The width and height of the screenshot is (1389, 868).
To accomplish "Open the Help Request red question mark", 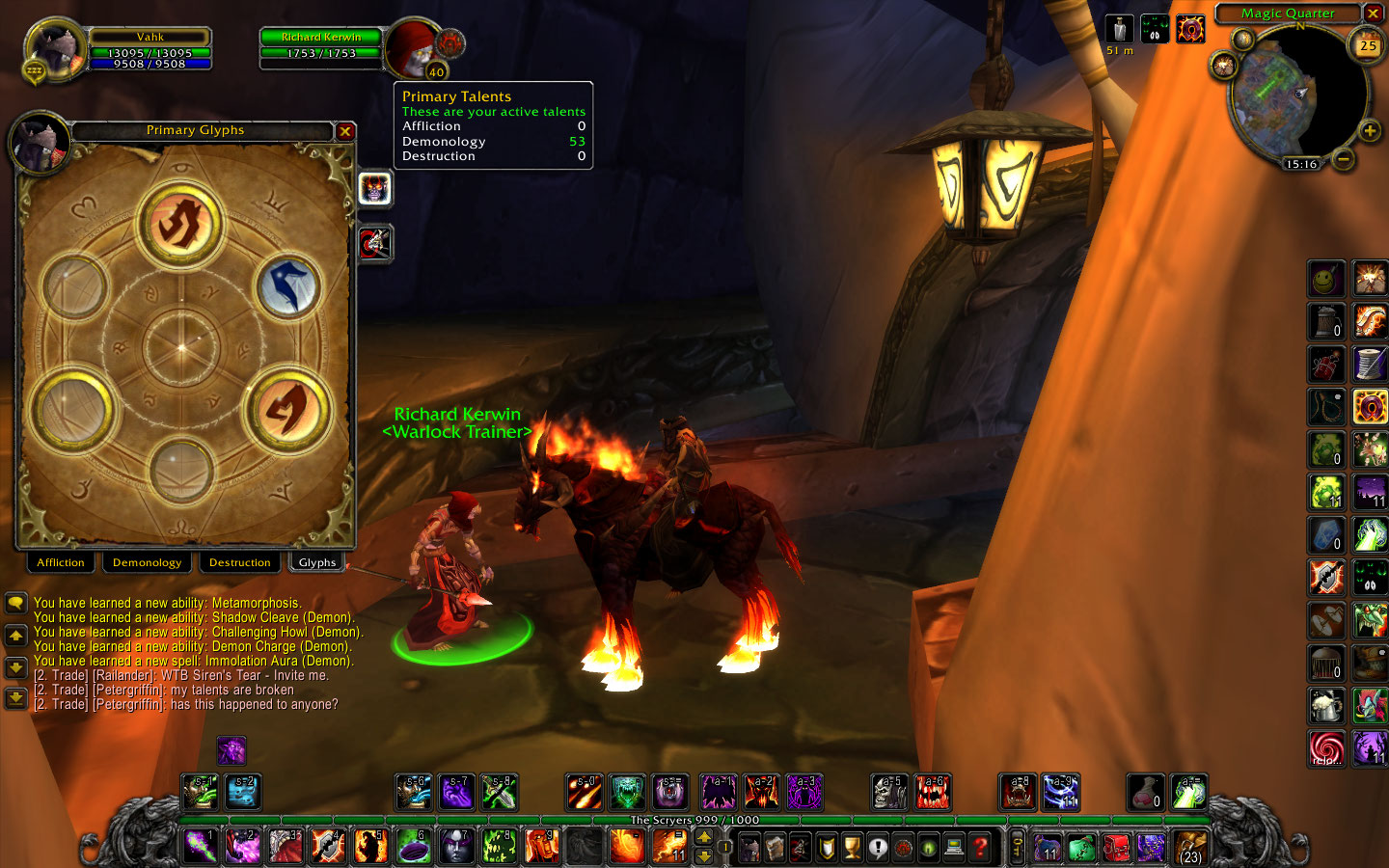I will 981,848.
